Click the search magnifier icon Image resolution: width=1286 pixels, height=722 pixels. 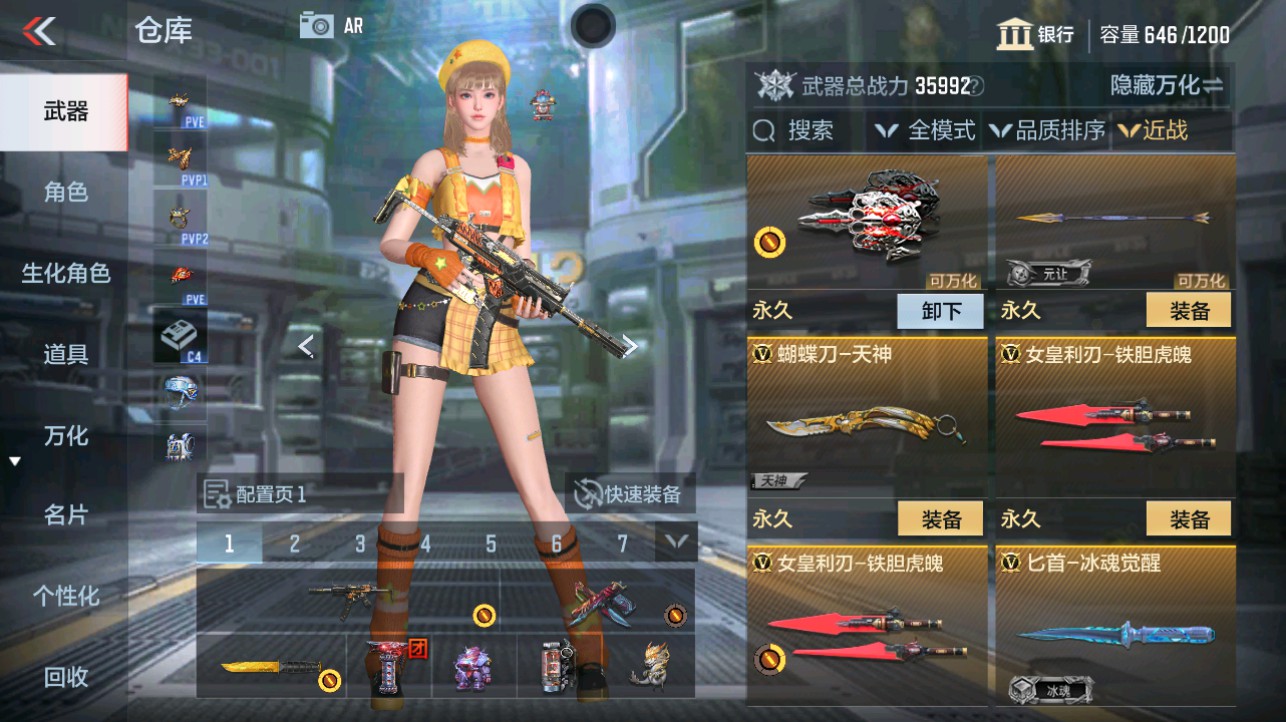click(766, 131)
